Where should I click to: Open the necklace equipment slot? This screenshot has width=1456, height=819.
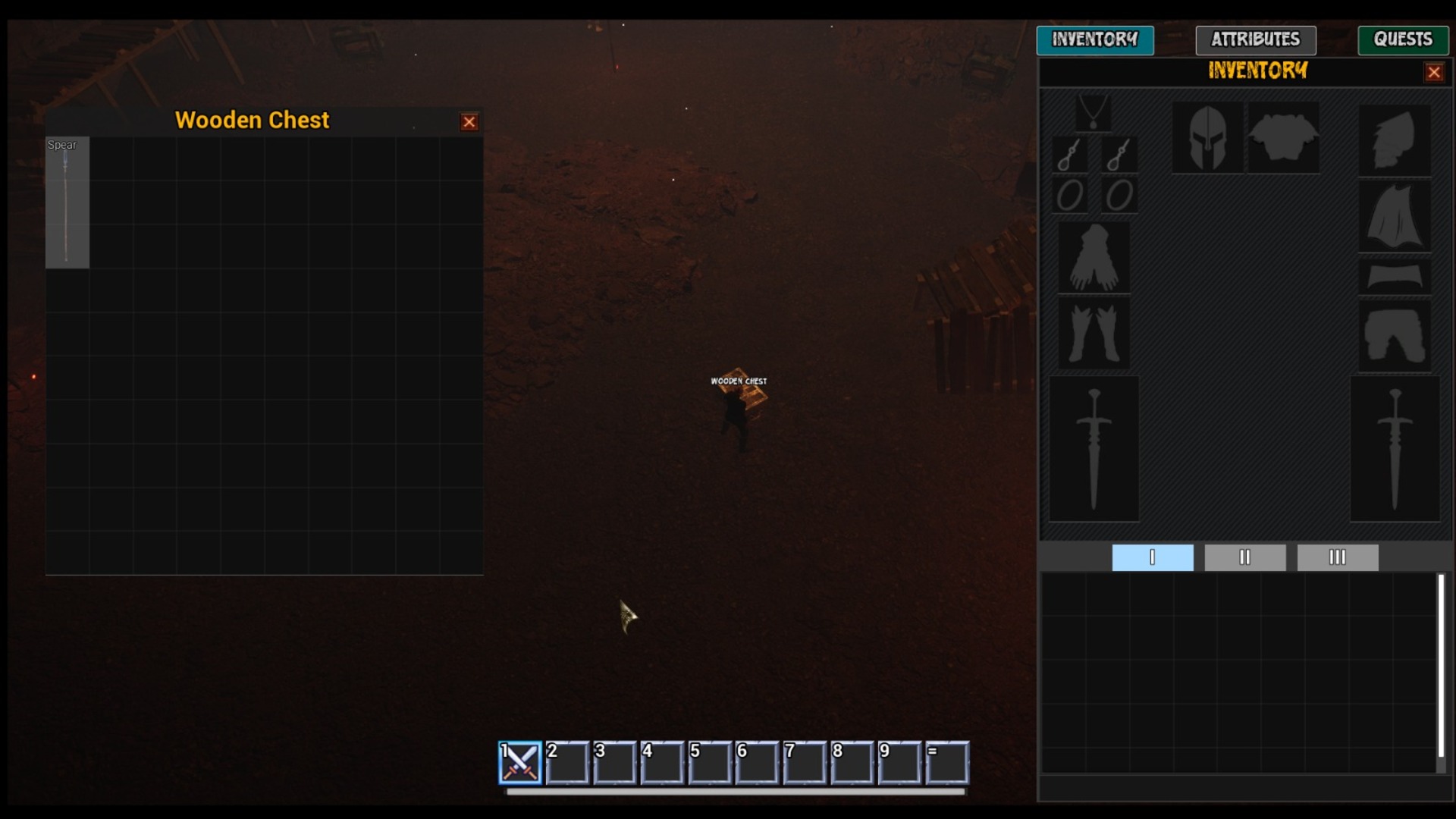[x=1093, y=113]
